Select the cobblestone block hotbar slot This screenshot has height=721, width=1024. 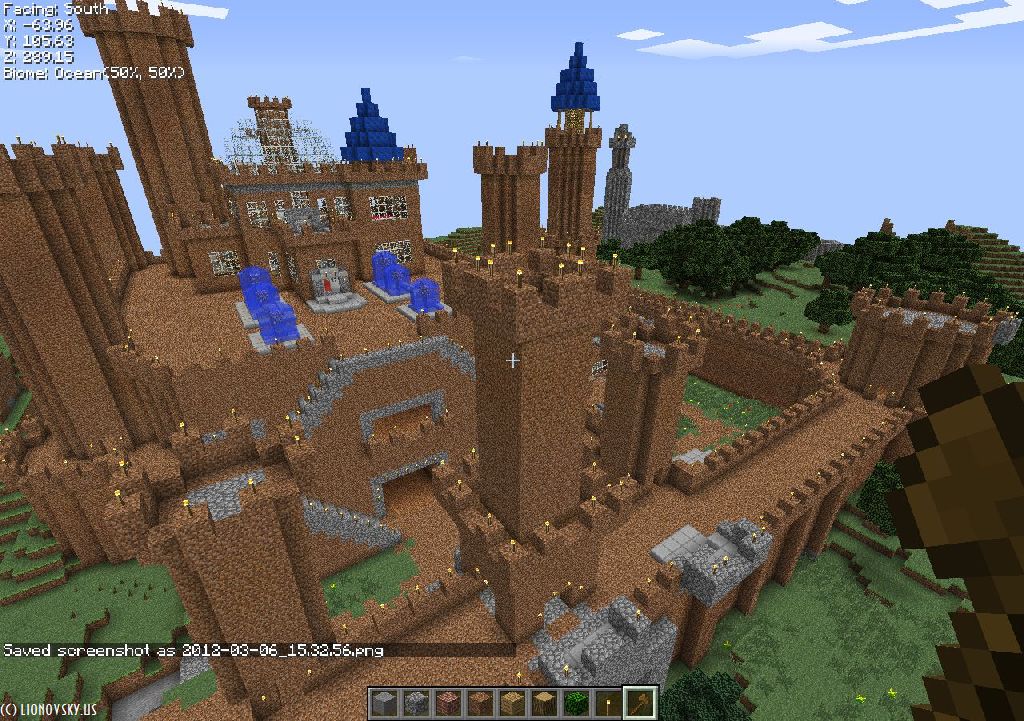click(x=415, y=703)
